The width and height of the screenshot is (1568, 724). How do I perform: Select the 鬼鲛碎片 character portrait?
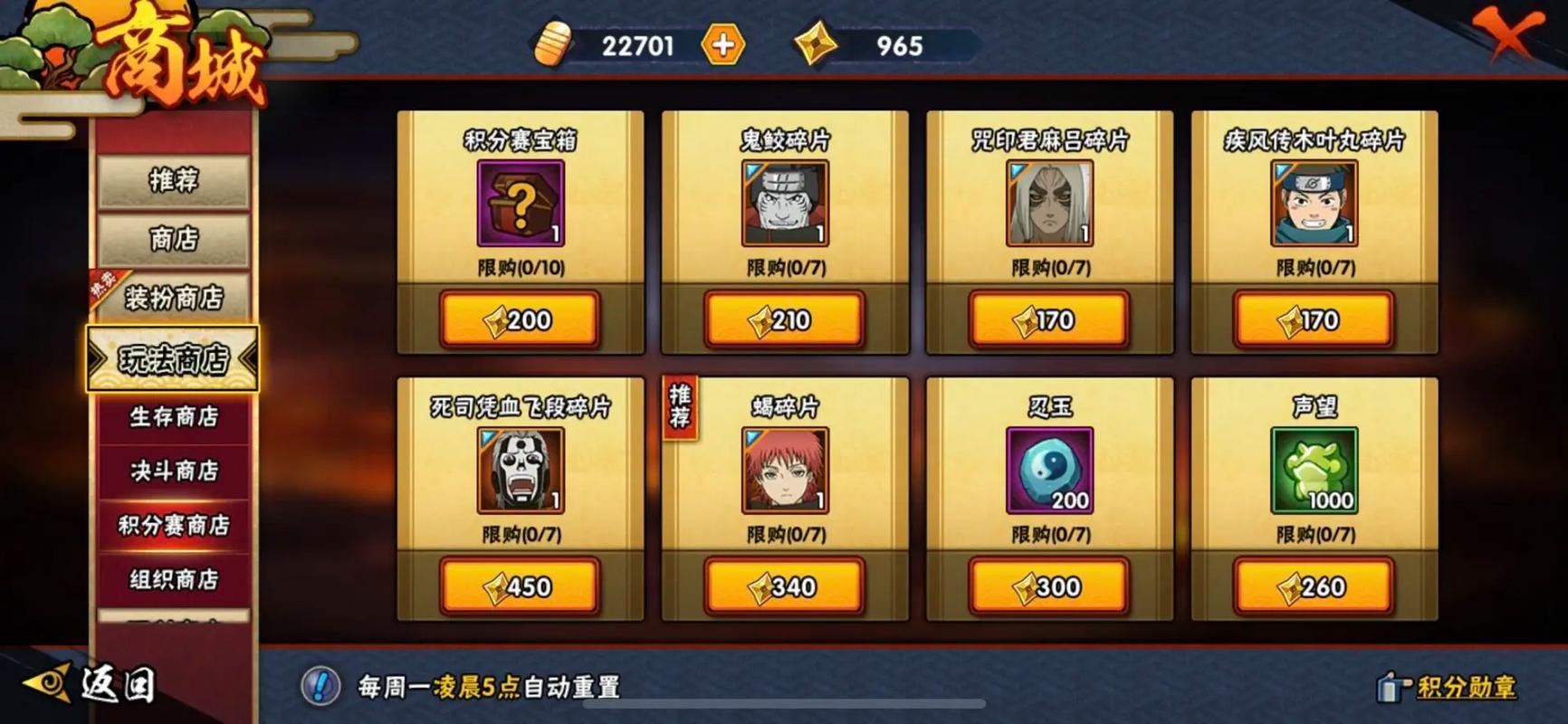[784, 203]
